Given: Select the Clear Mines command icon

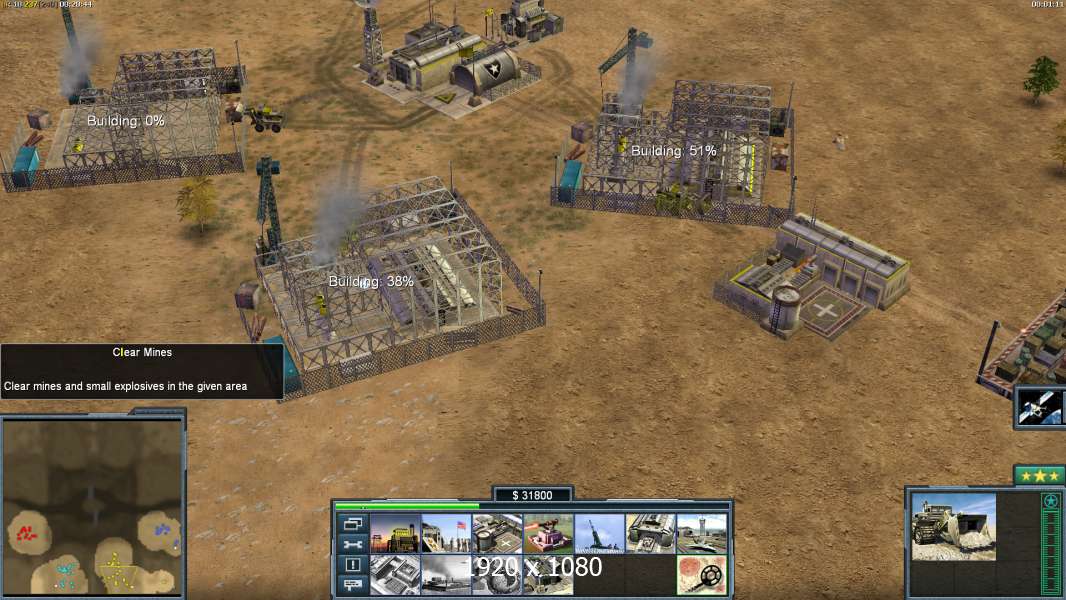Looking at the screenshot, I should click(701, 574).
